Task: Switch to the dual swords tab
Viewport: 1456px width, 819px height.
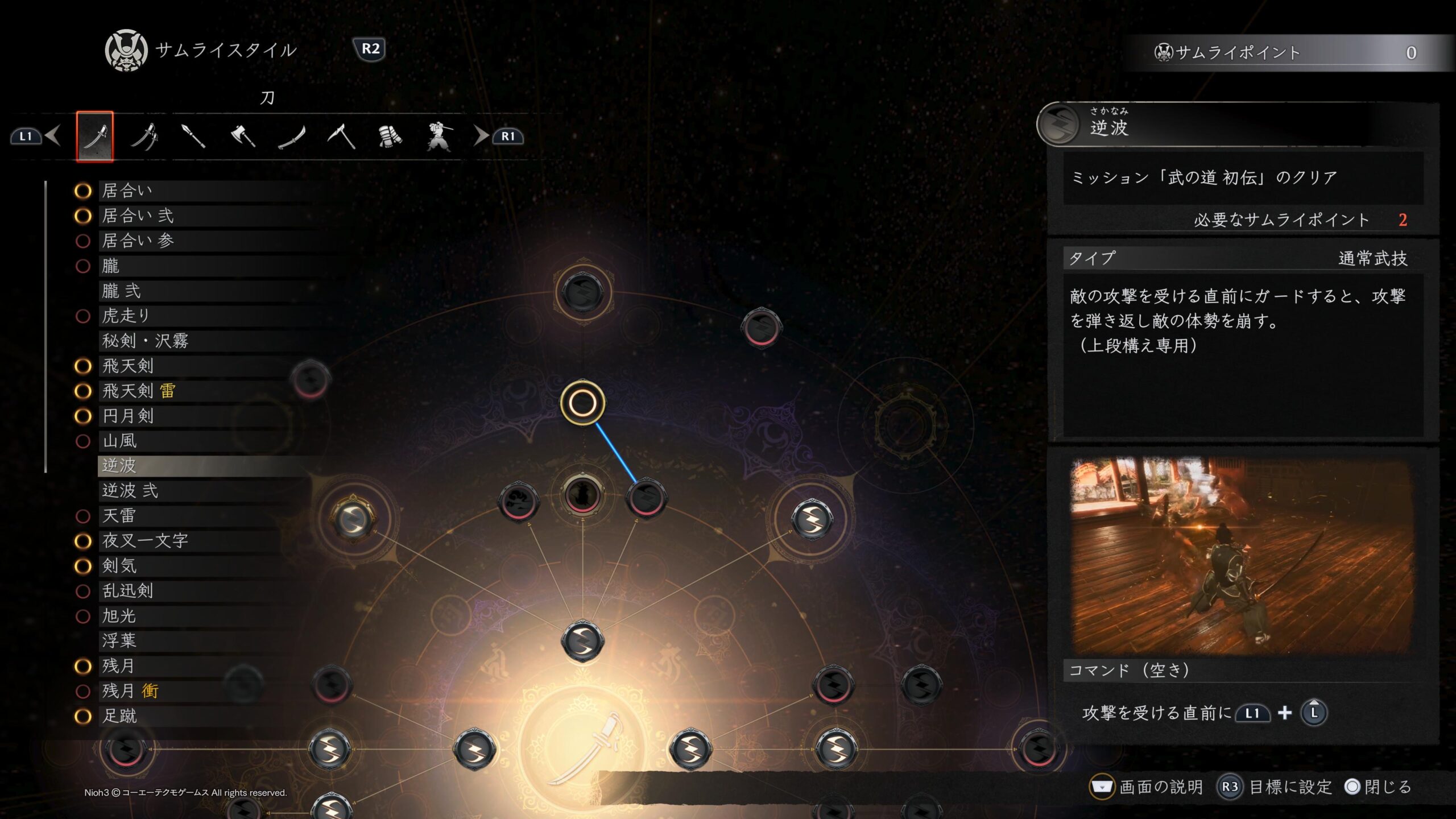Action: pos(144,136)
